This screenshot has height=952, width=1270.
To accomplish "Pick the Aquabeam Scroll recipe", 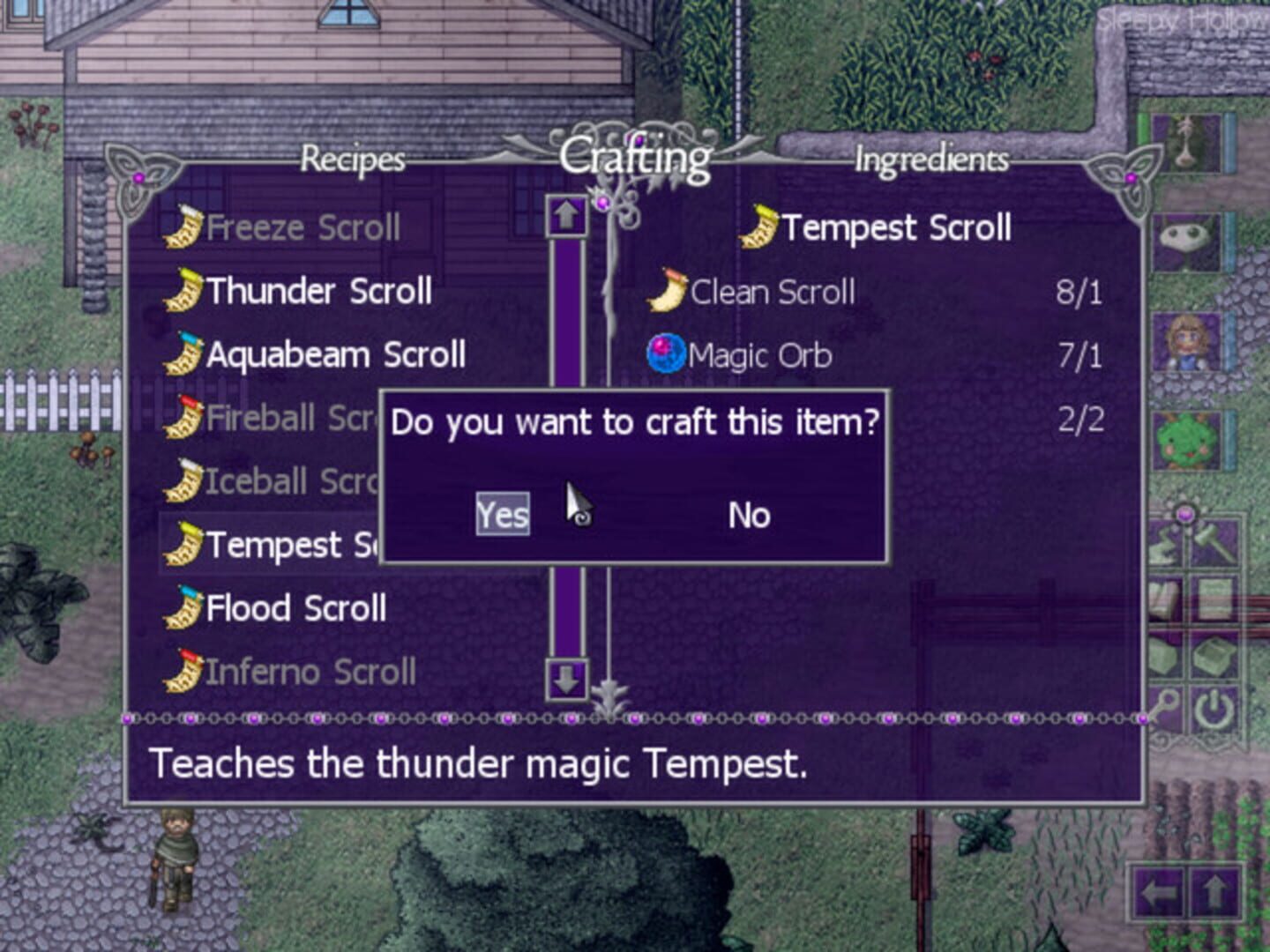I will [x=334, y=355].
